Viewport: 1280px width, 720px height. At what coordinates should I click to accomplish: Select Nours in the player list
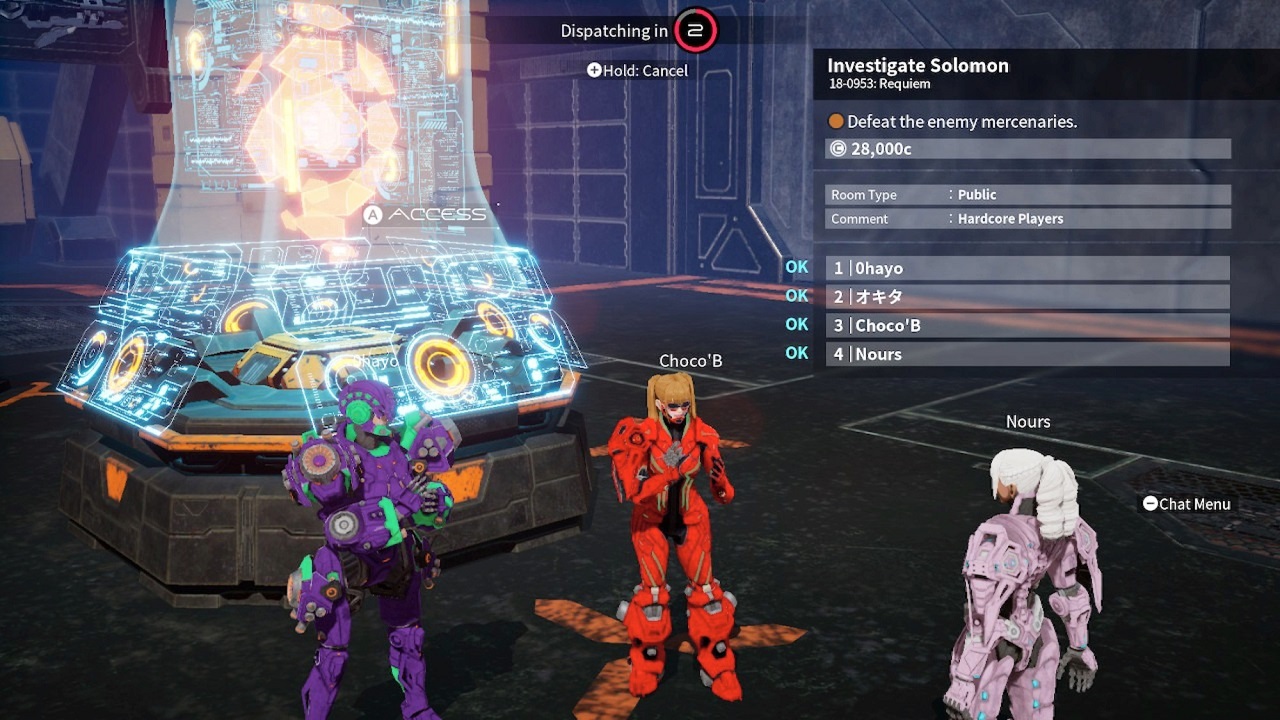tap(1027, 354)
